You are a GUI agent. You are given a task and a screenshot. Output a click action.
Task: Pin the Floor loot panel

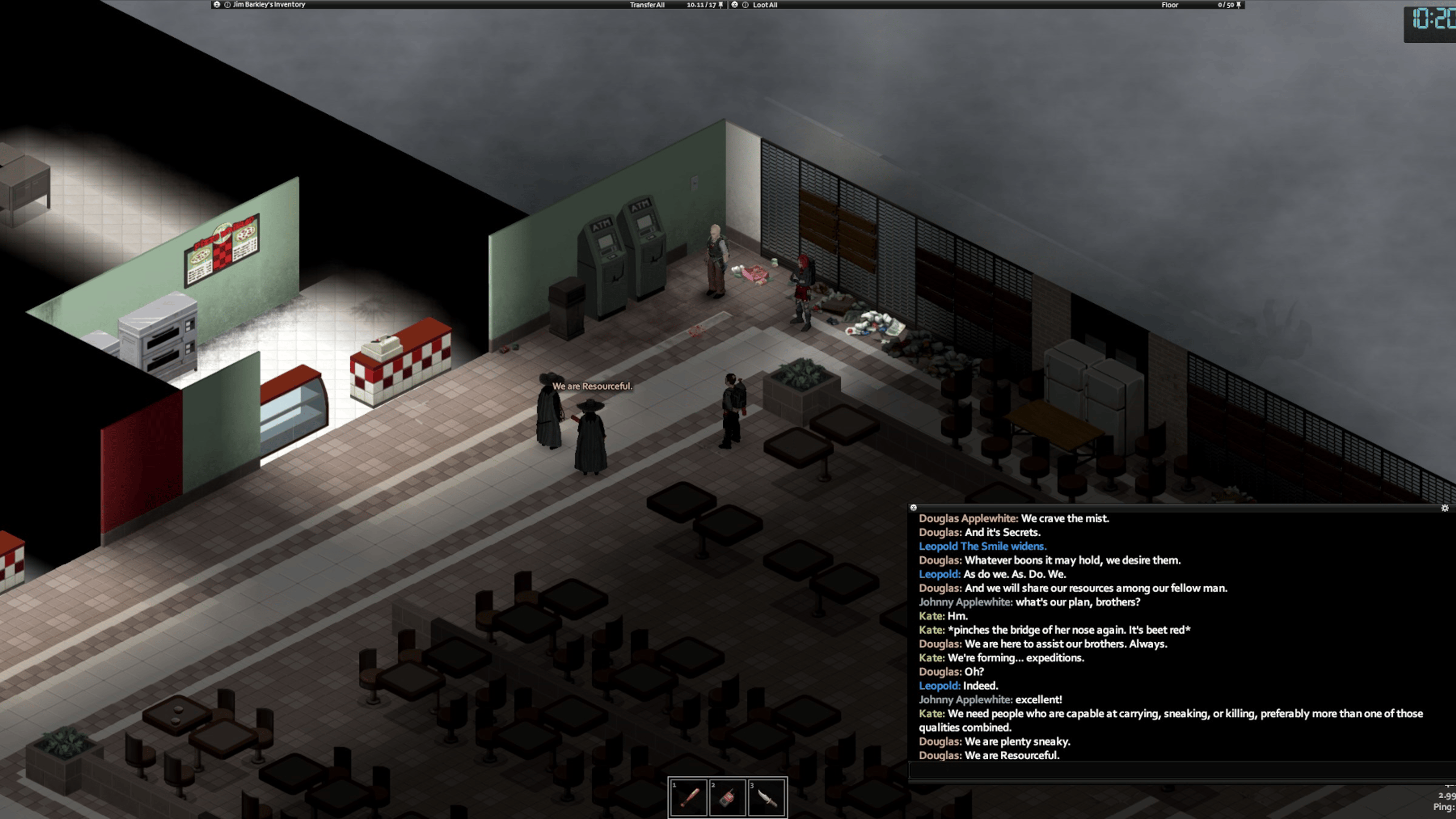[1238, 5]
